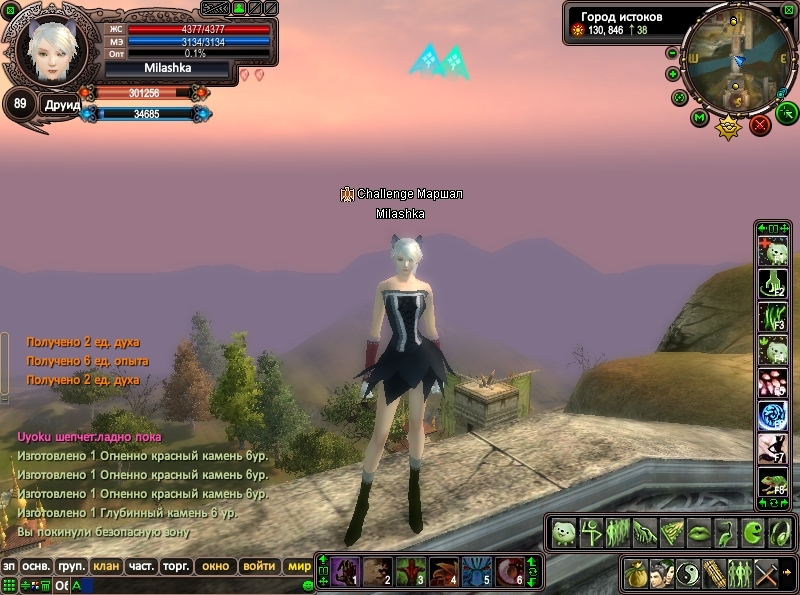
Task: Select the торг. trade chat tab
Action: [177, 566]
